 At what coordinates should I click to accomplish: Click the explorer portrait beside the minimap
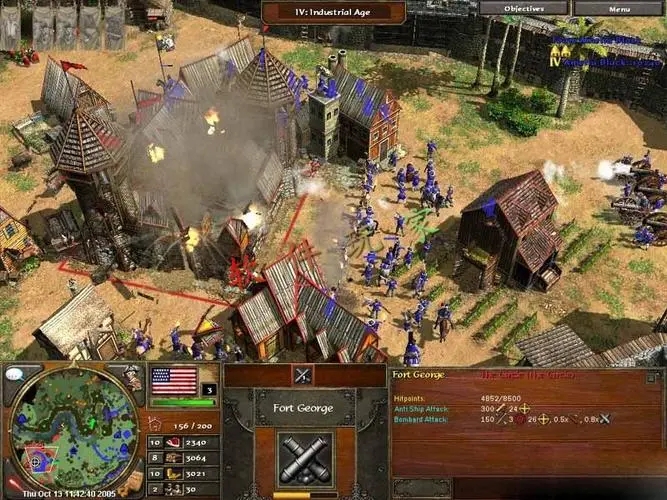pos(132,377)
